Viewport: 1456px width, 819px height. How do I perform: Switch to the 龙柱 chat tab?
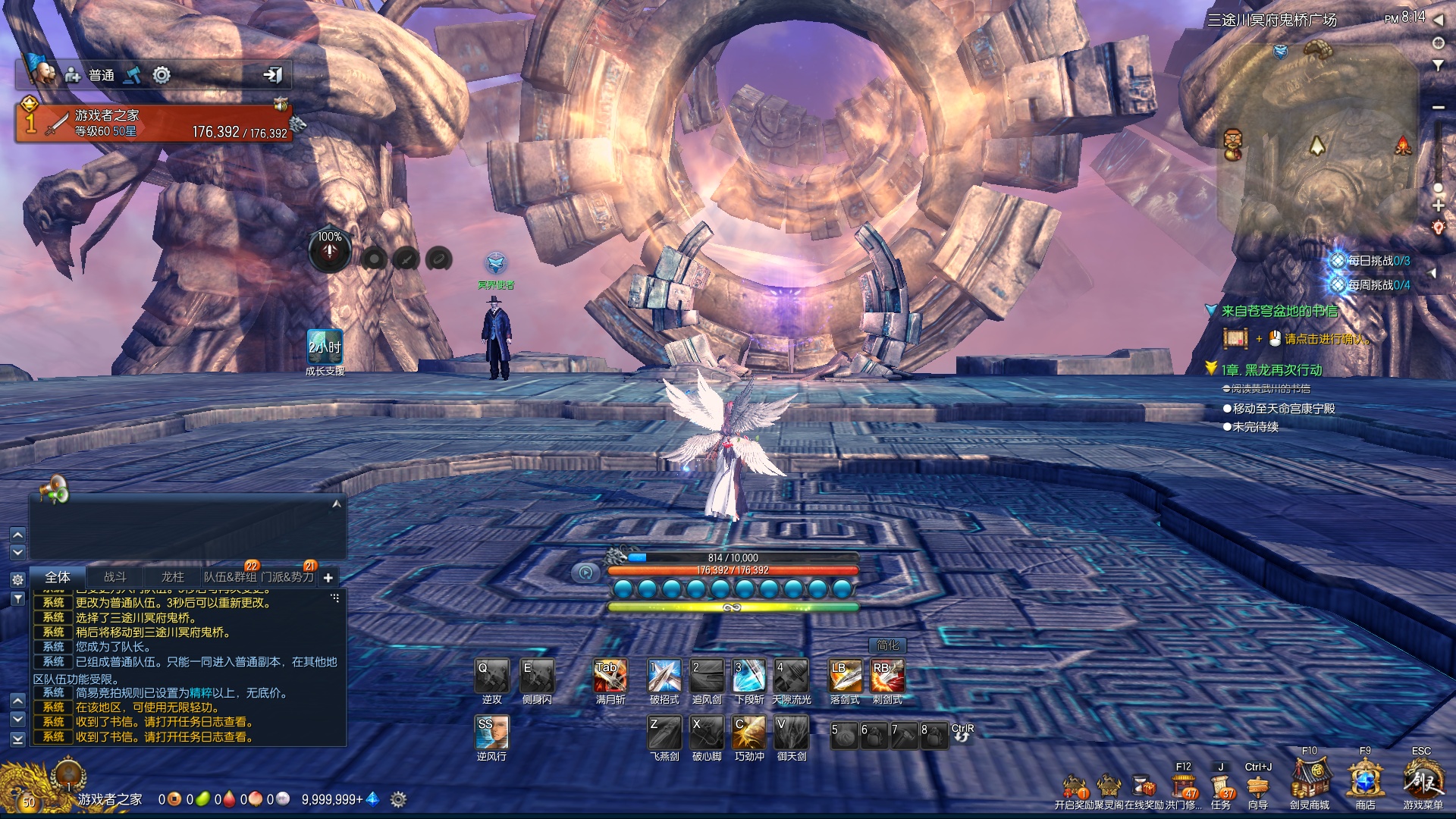(x=173, y=577)
